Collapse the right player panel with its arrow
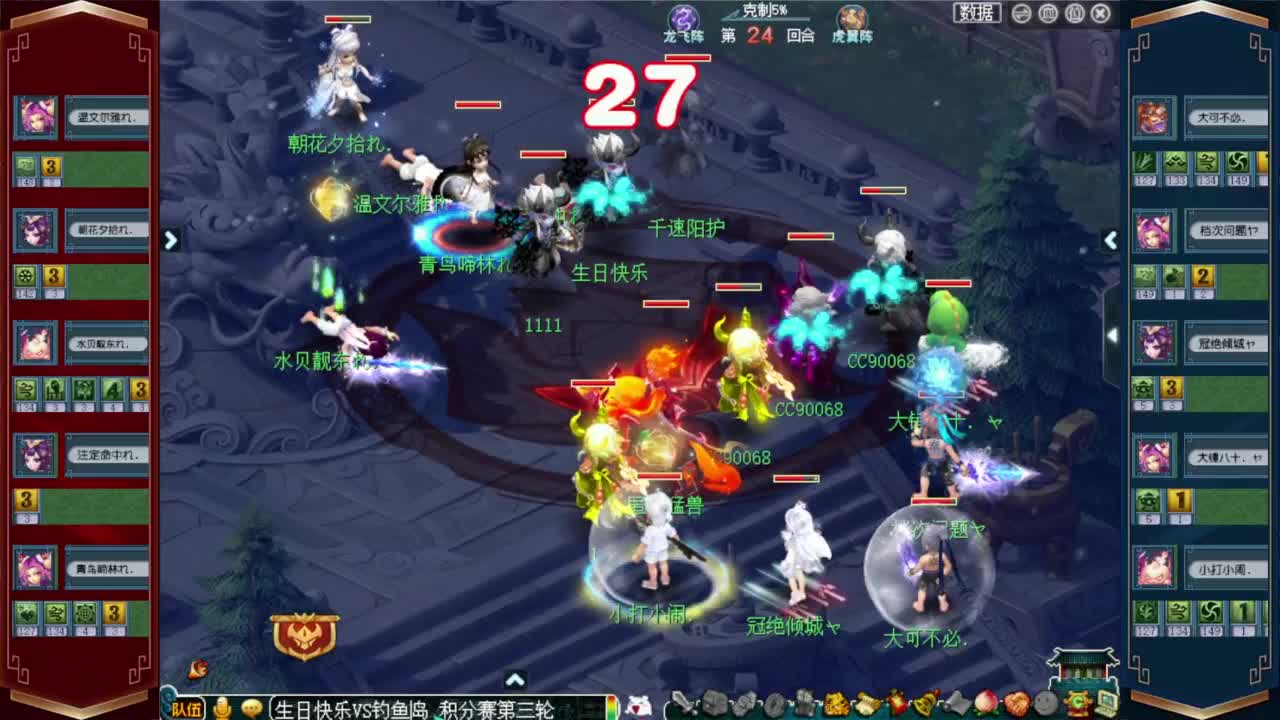Screen dimensions: 1280x720 click(1111, 240)
